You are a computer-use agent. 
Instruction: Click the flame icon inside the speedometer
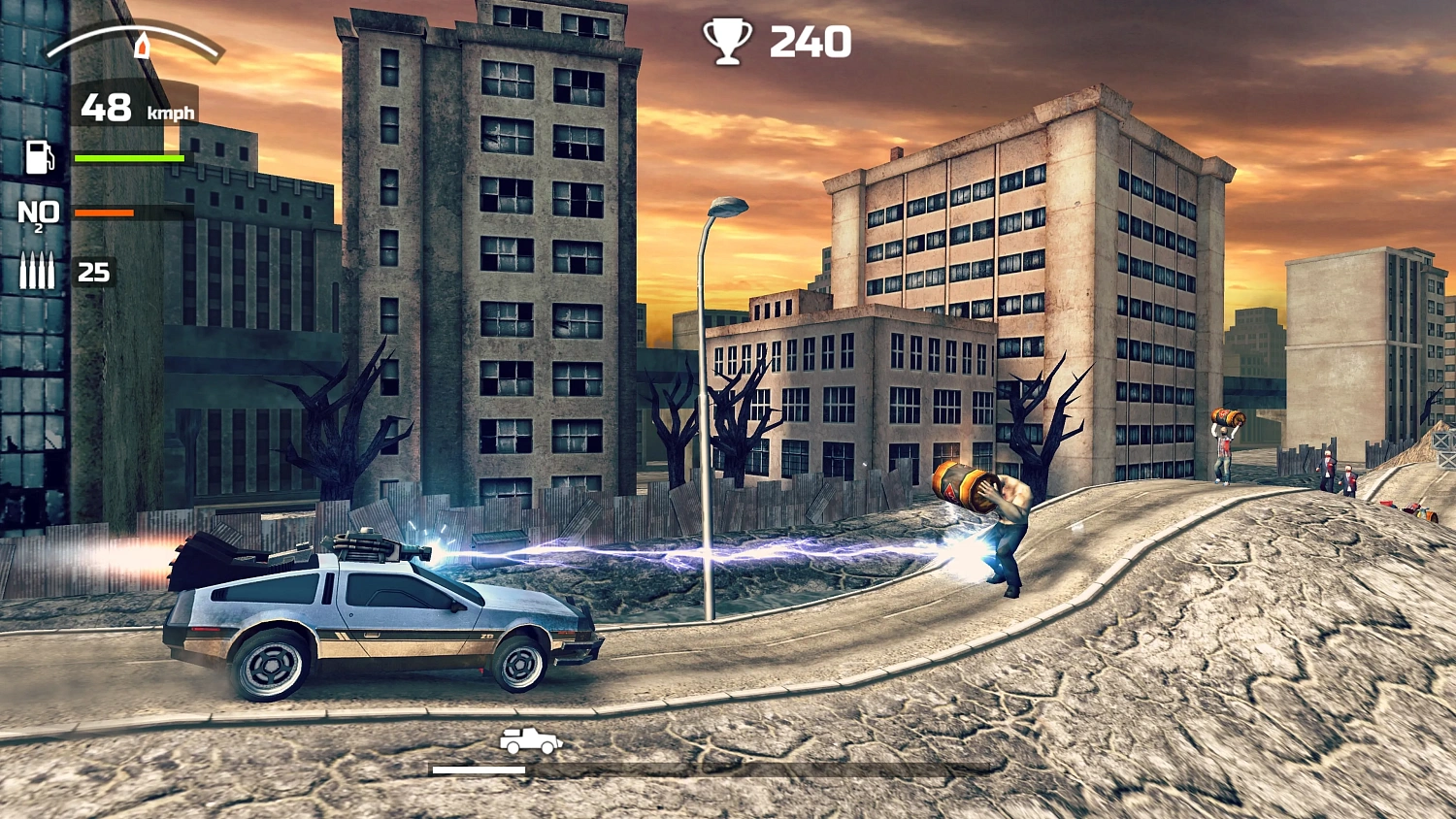click(145, 45)
